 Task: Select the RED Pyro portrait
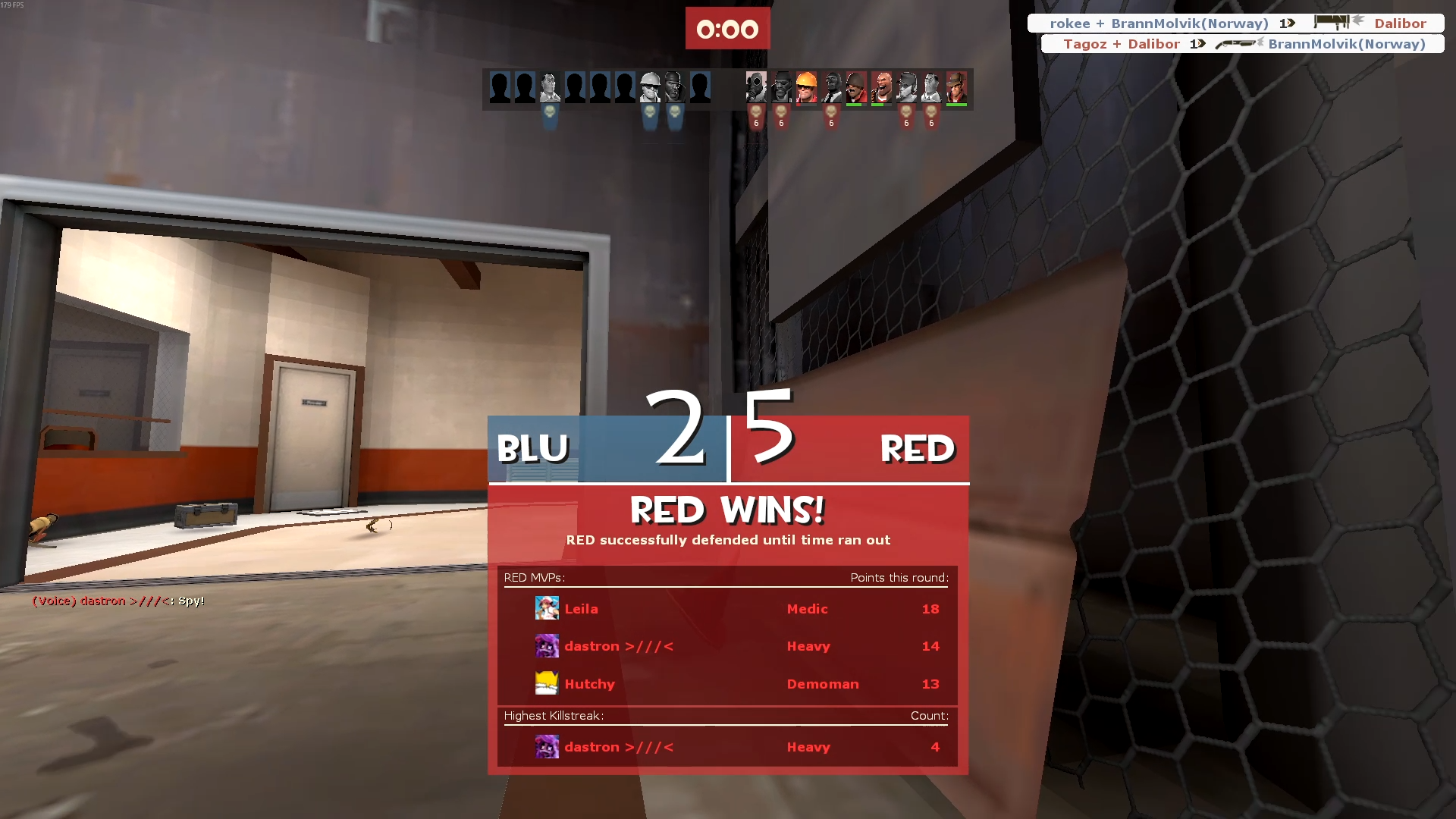tap(756, 87)
